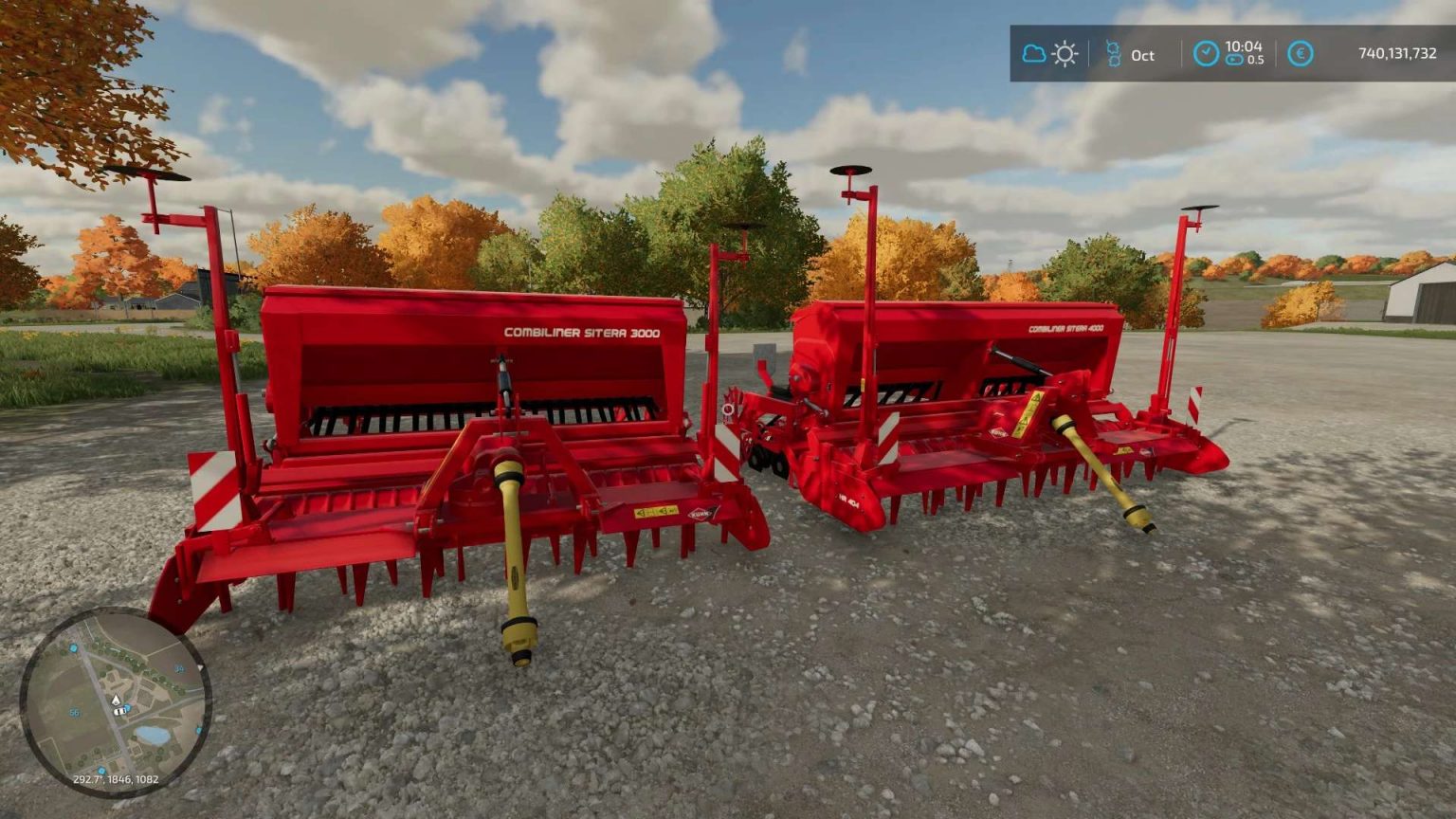Select the Oct month label
1456x819 pixels.
pyautogui.click(x=1143, y=55)
